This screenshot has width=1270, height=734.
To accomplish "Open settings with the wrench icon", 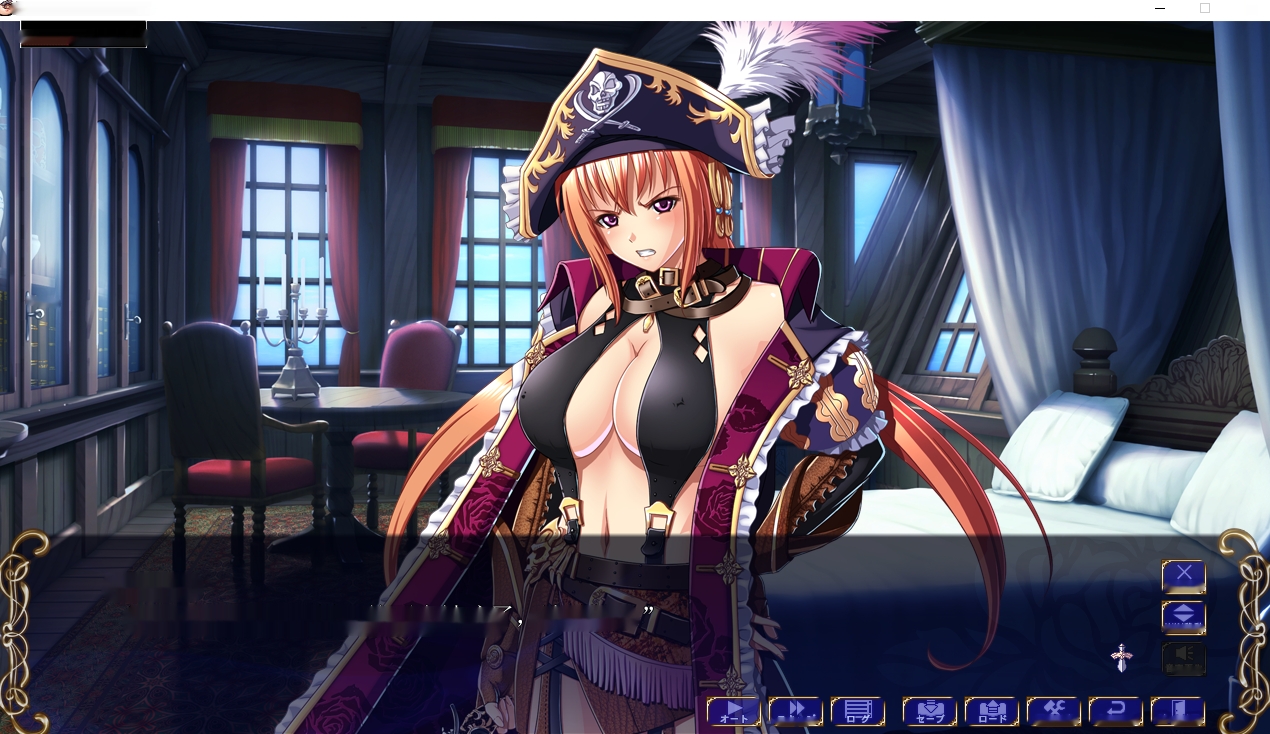I will click(1053, 711).
